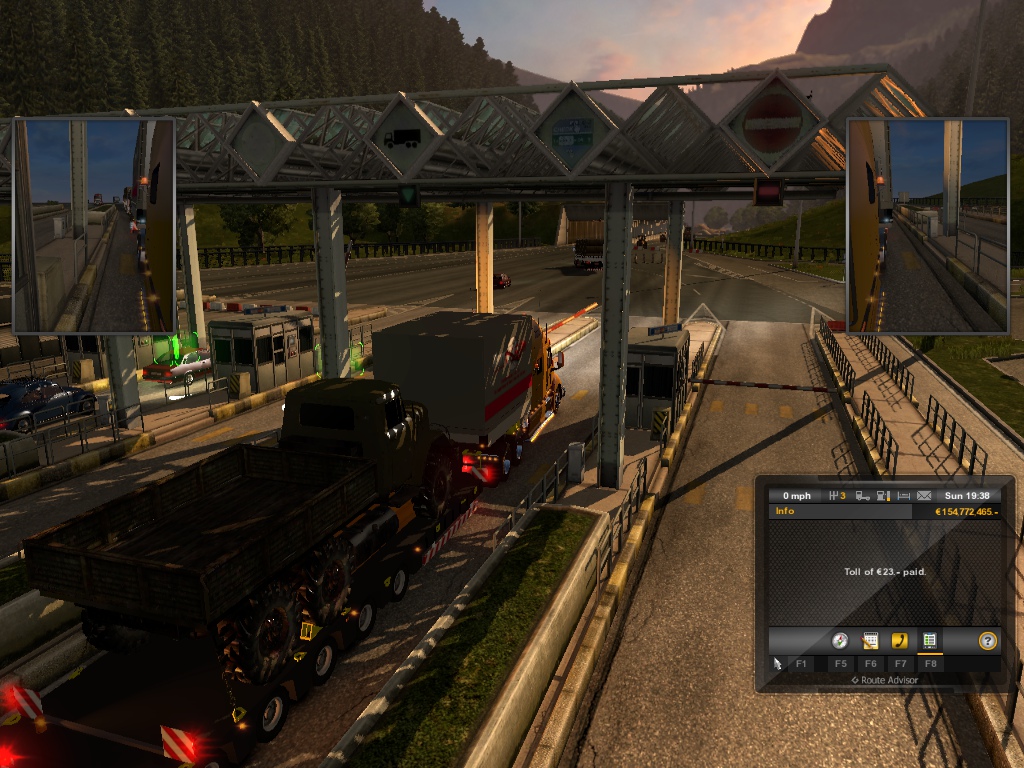Click the bed rest indicator icon
Viewport: 1024px width, 768px height.
coord(904,496)
